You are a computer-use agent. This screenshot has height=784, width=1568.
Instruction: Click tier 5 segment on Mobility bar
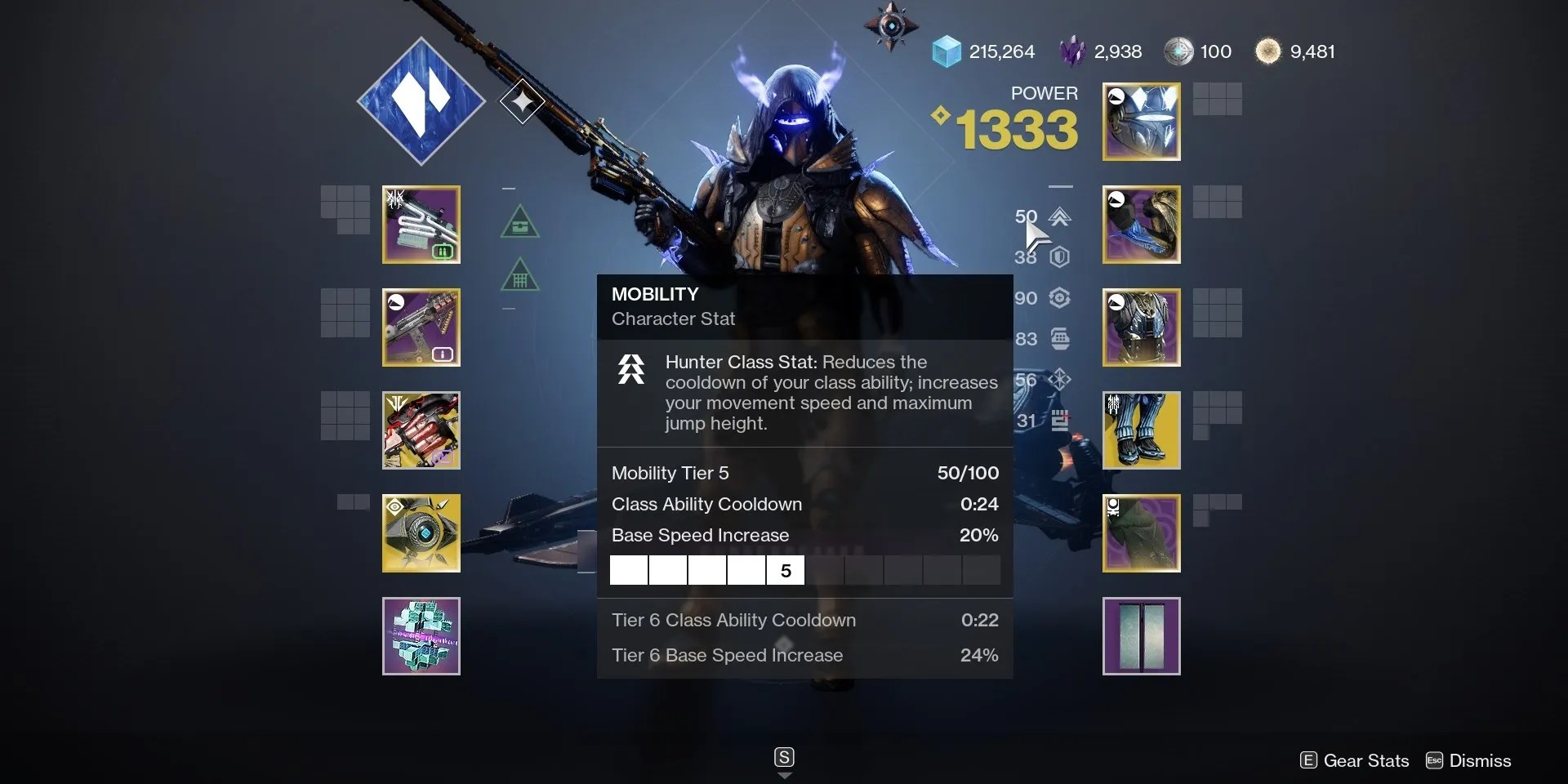(785, 569)
